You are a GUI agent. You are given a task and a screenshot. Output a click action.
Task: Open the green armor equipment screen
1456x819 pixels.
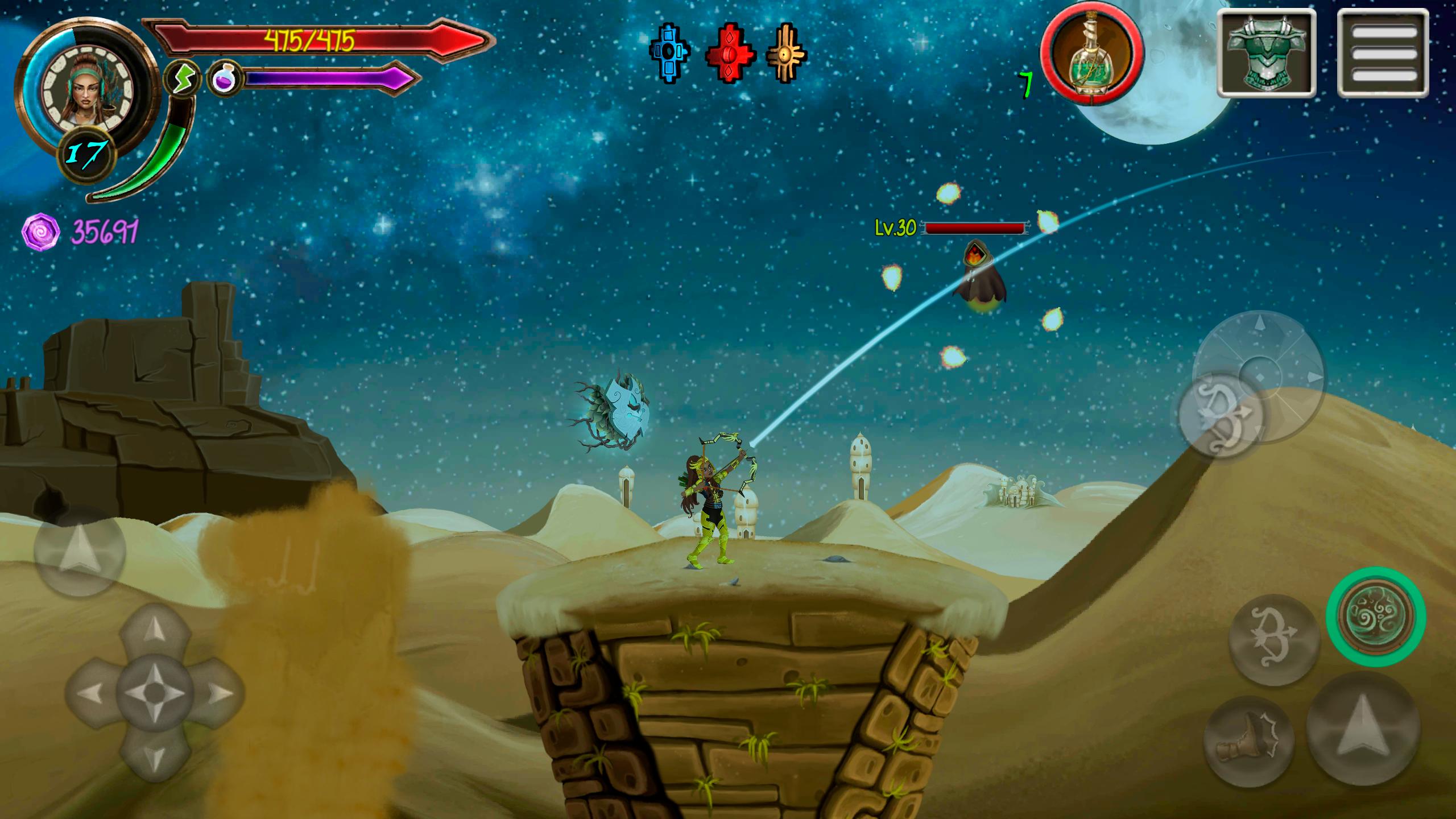[1267, 53]
